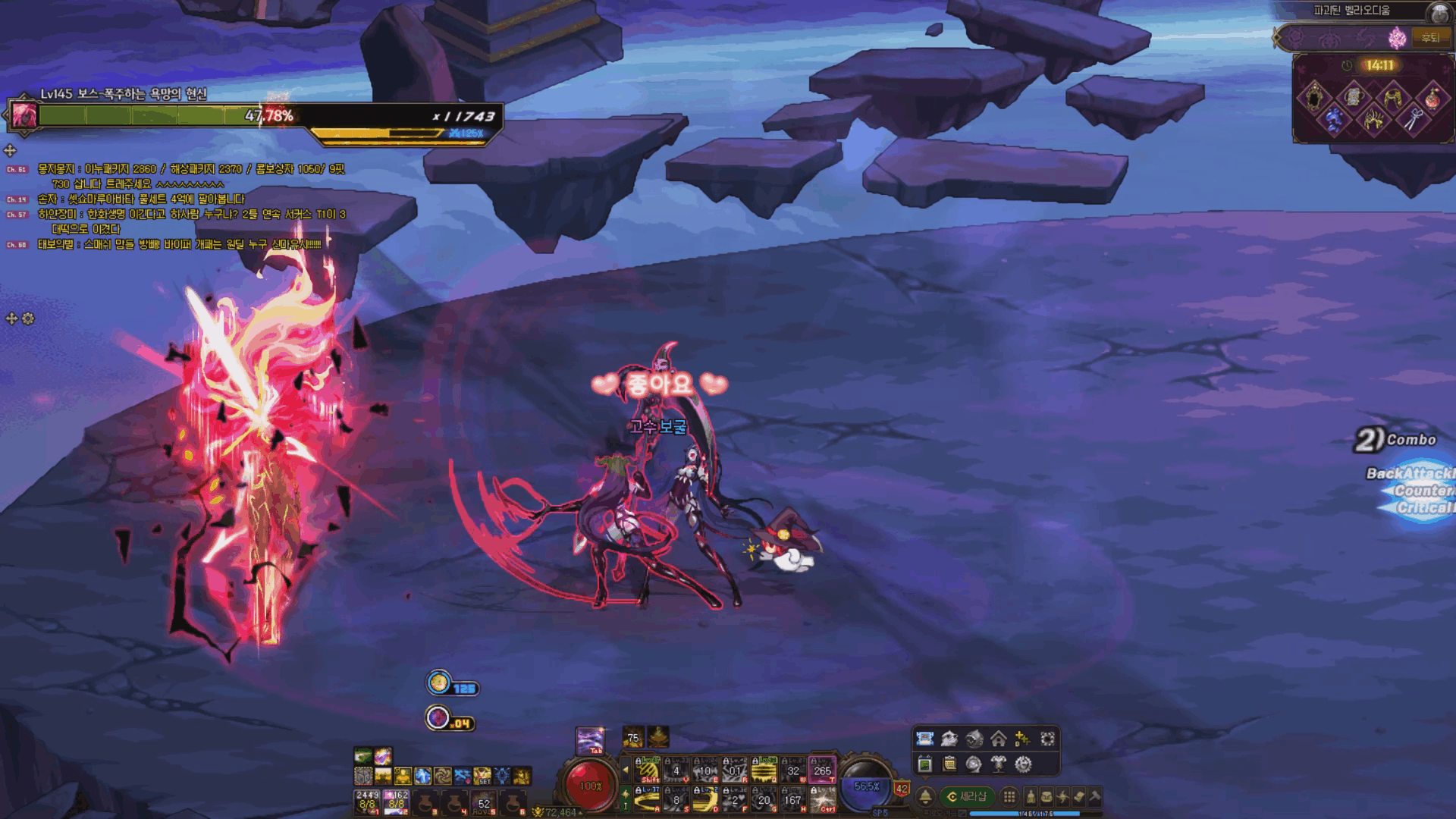The height and width of the screenshot is (819, 1456).
Task: Open the chat settings gear
Action: point(28,318)
